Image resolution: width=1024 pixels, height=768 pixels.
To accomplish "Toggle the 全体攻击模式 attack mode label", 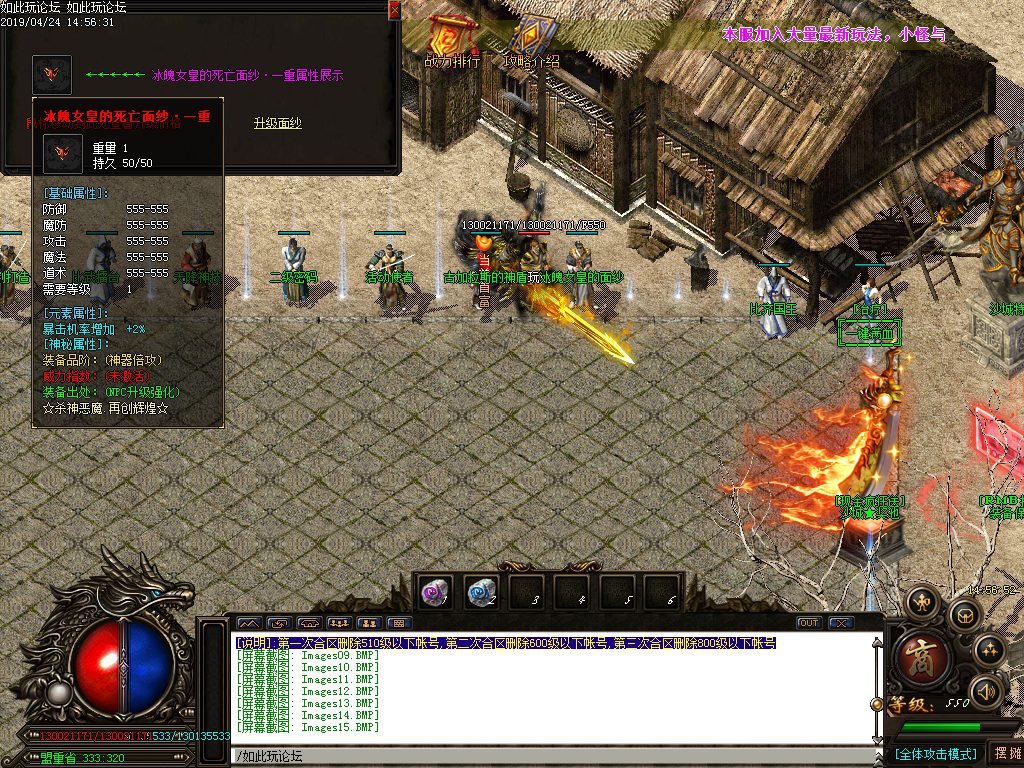I will coord(934,754).
